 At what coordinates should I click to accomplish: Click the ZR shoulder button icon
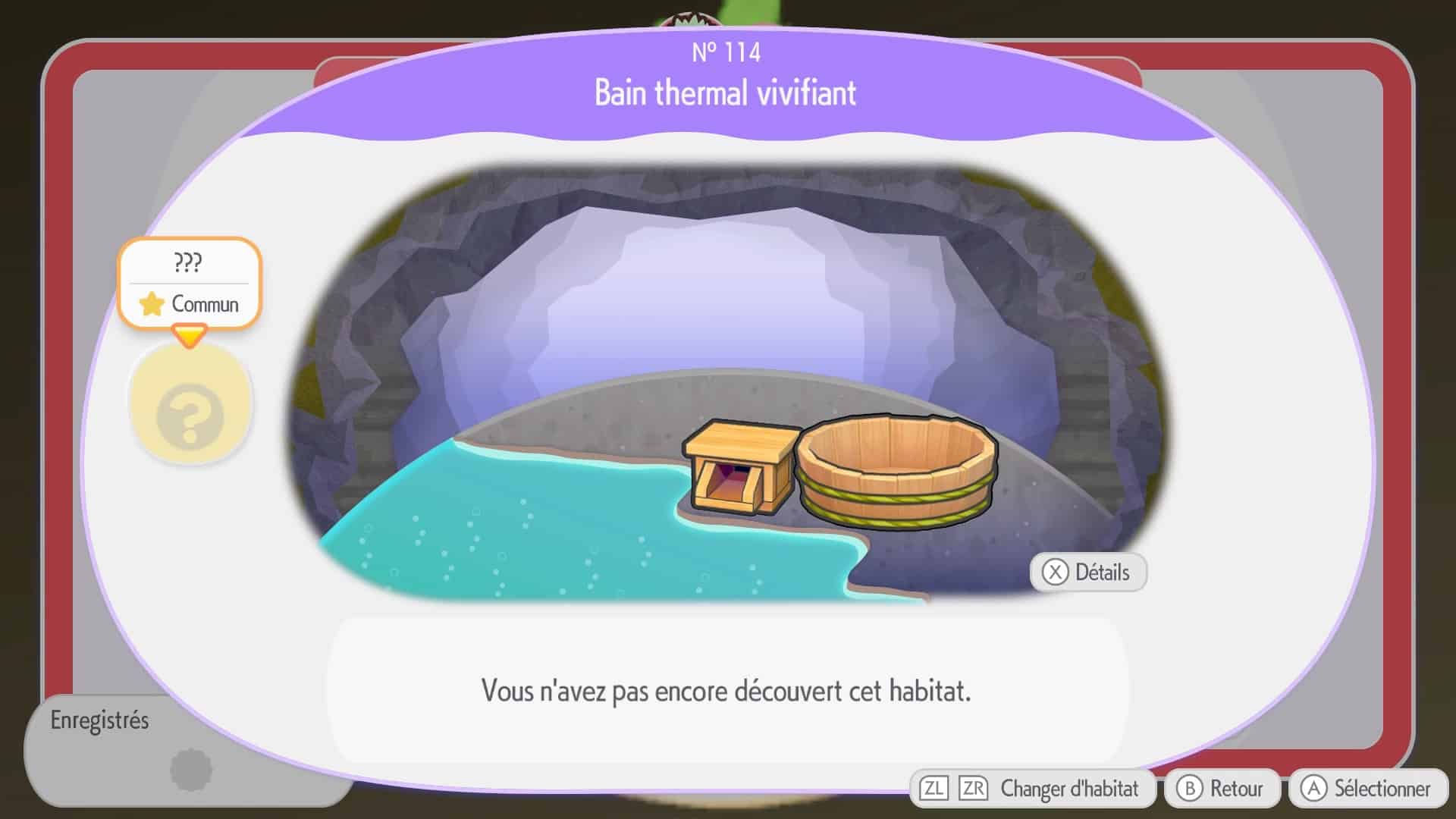tap(971, 788)
